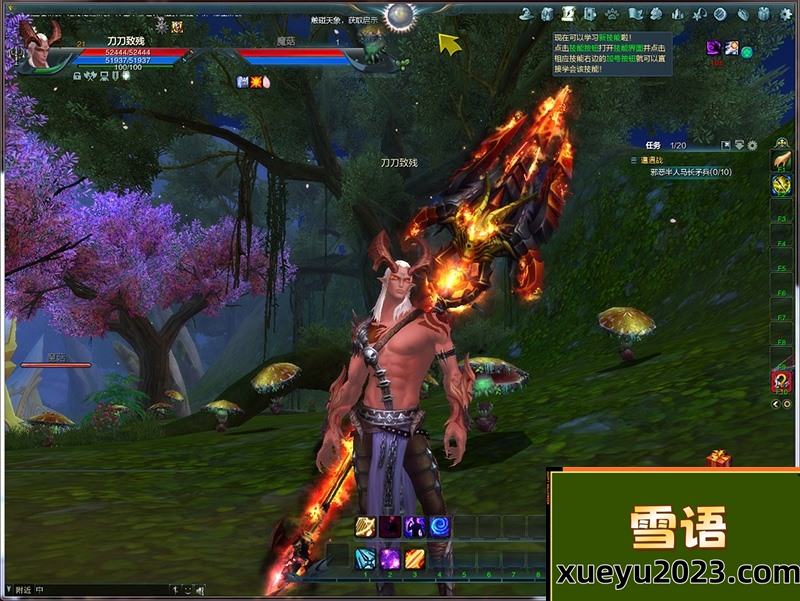800x601 pixels.
Task: Use the red magnet icon in F10 slot
Action: pos(781,380)
